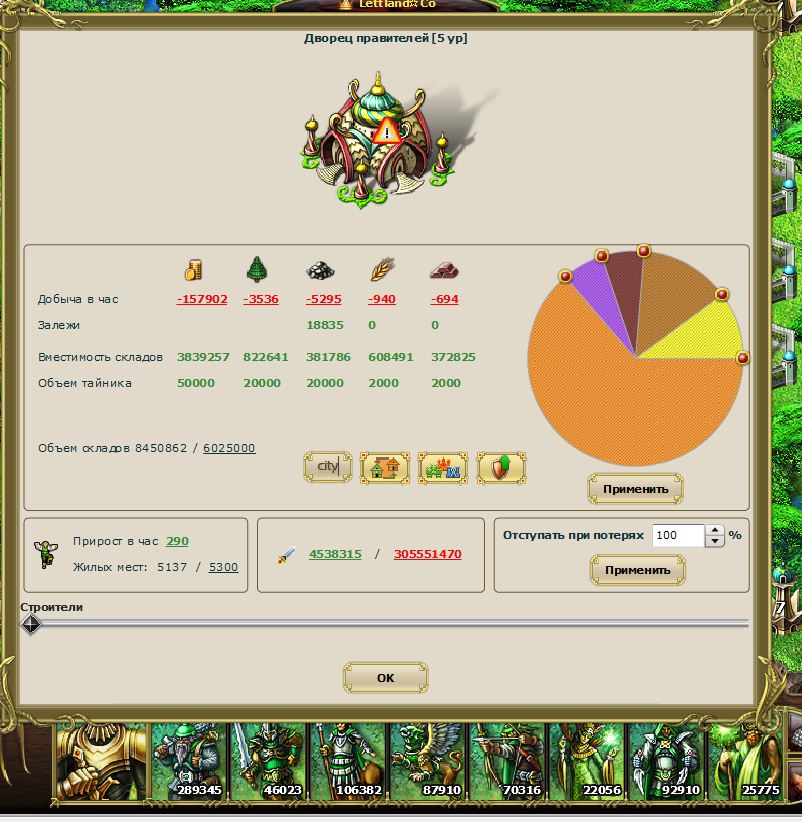Apply the retreat-at-losses percentage setting
Image resolution: width=802 pixels, height=822 pixels.
637,570
